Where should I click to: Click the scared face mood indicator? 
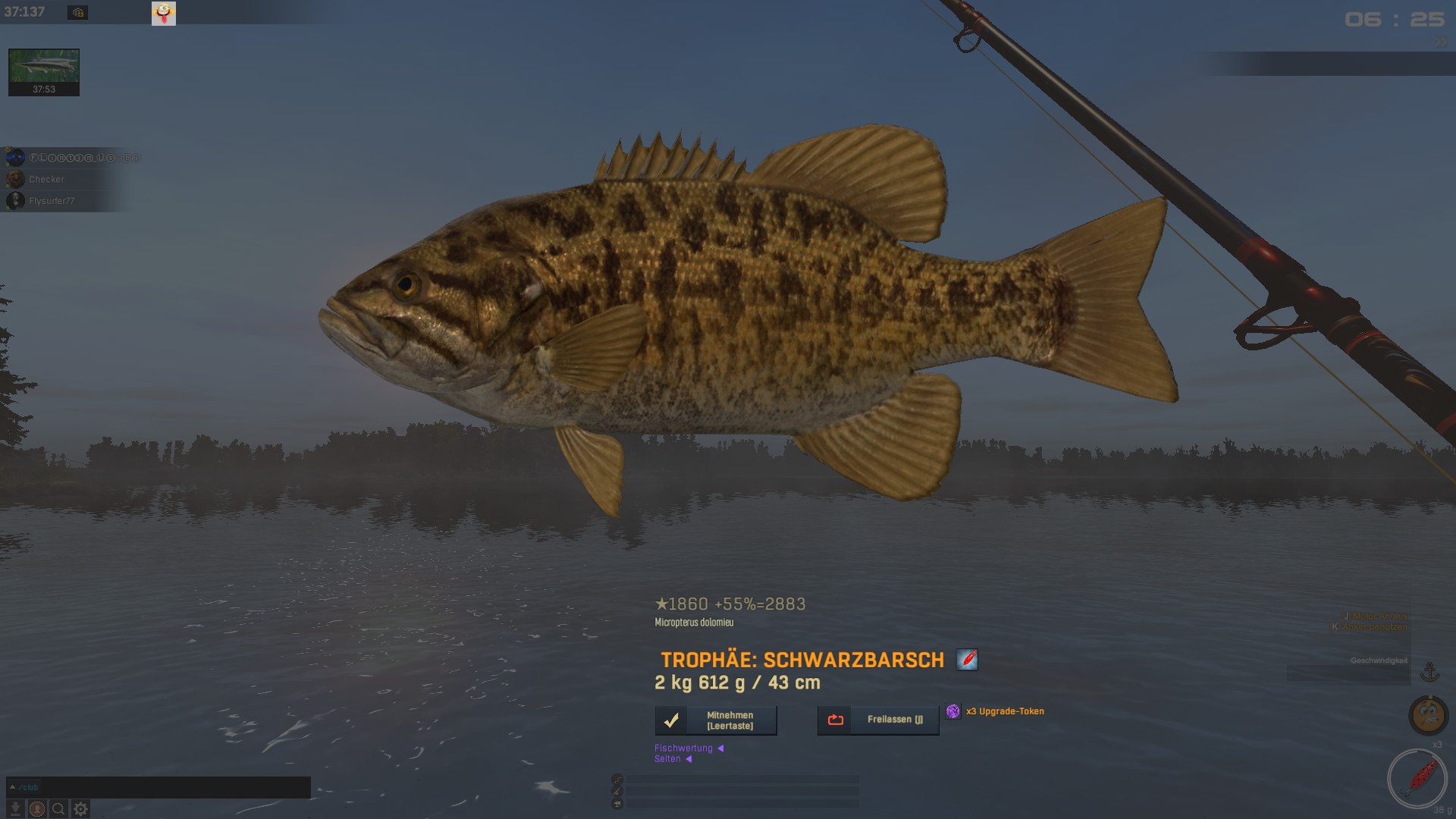pyautogui.click(x=1429, y=715)
